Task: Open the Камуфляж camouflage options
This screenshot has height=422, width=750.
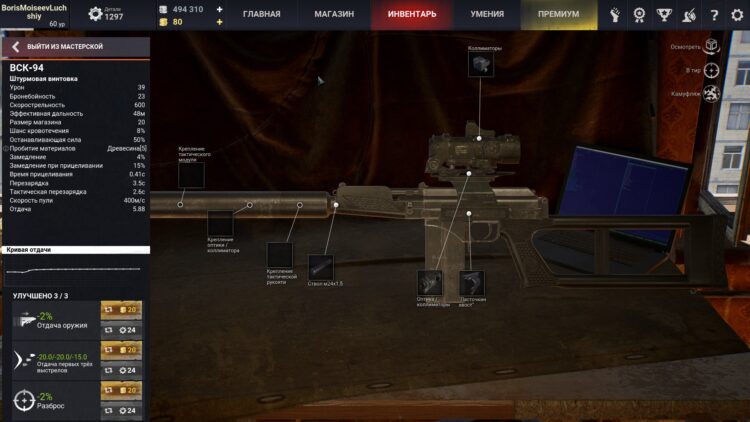Action: tap(711, 94)
